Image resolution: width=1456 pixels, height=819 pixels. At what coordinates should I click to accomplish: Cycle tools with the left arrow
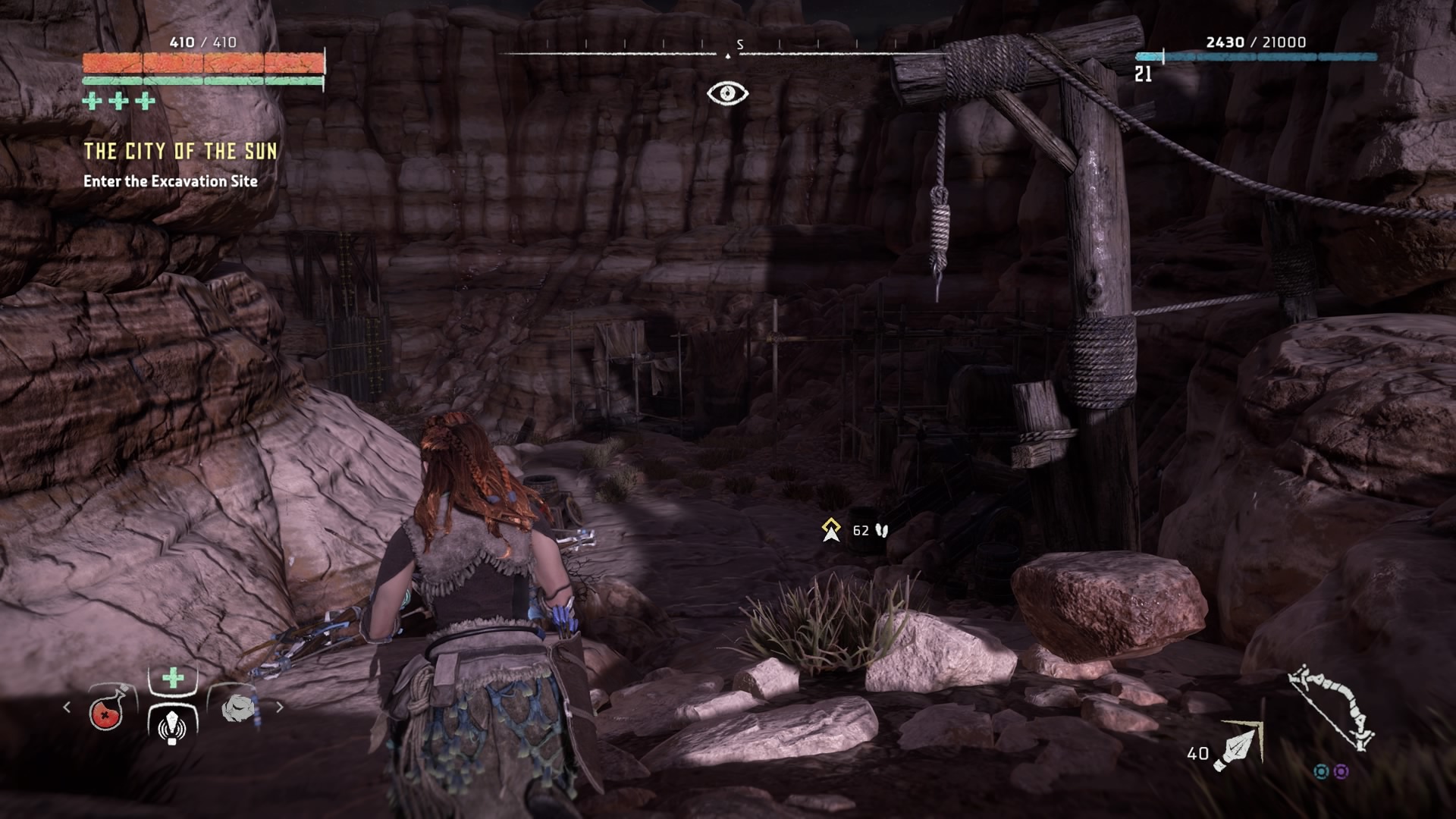(x=67, y=707)
